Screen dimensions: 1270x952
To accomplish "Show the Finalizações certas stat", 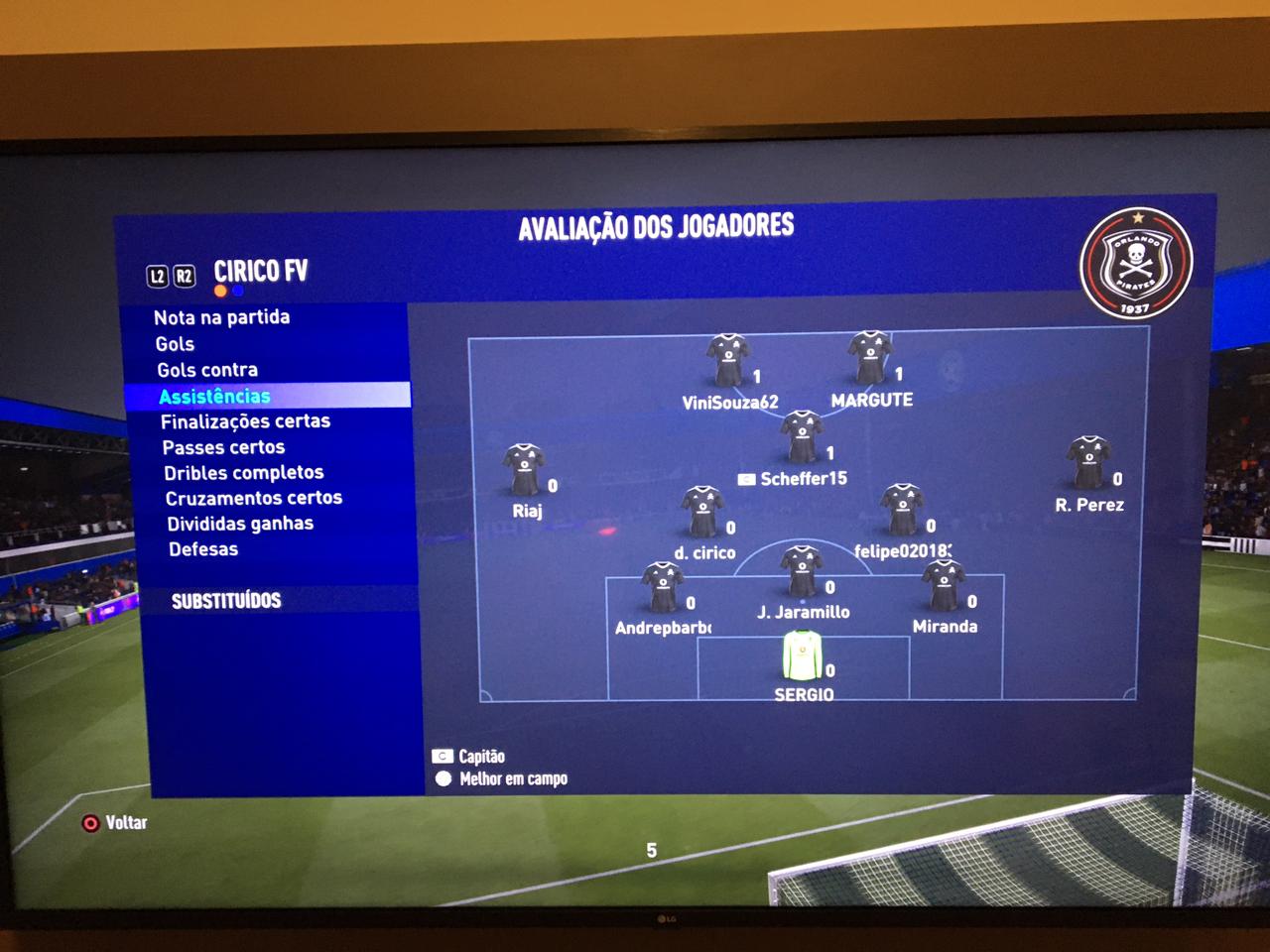I will click(x=245, y=421).
